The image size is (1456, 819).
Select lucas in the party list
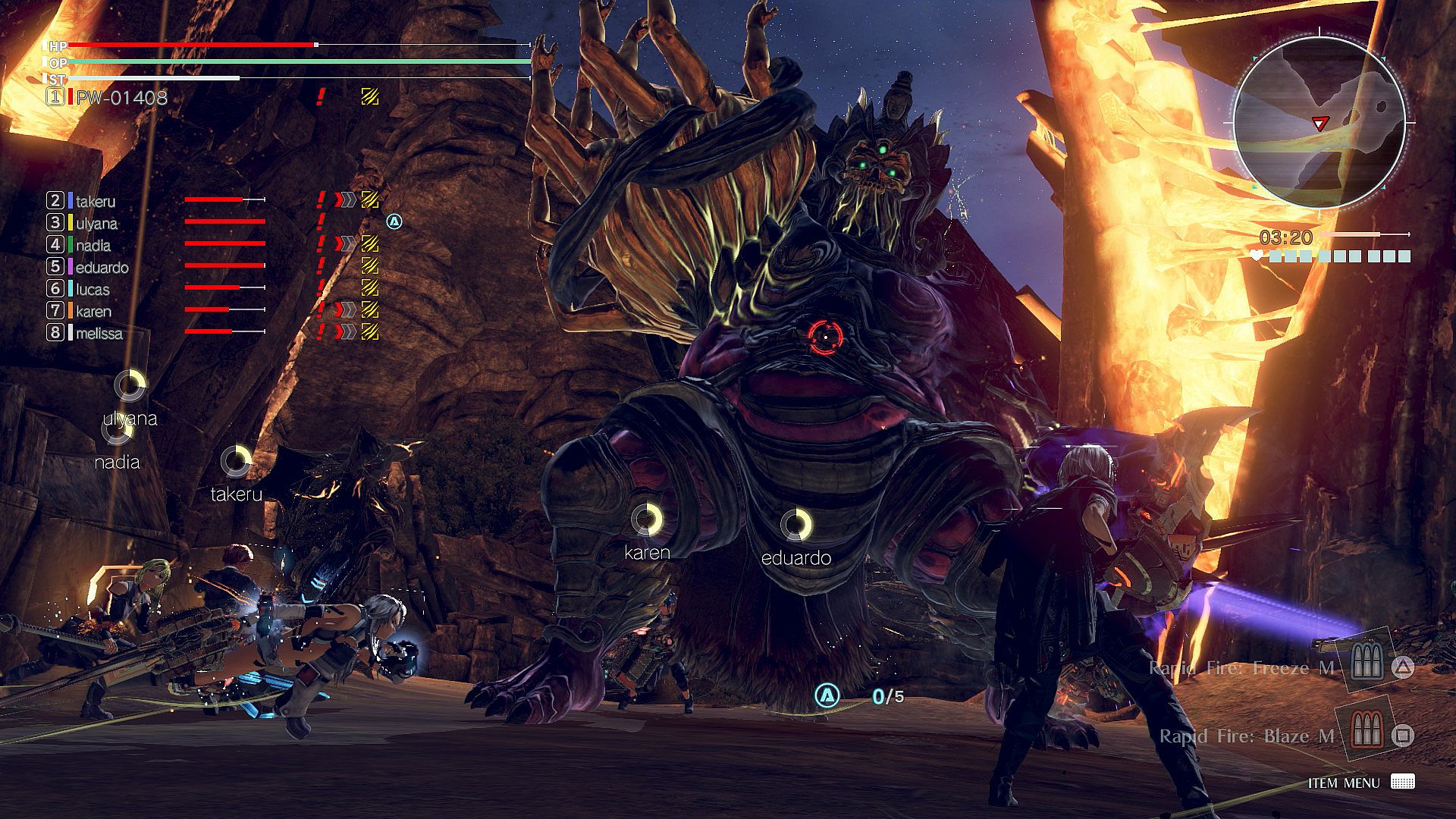coord(93,289)
